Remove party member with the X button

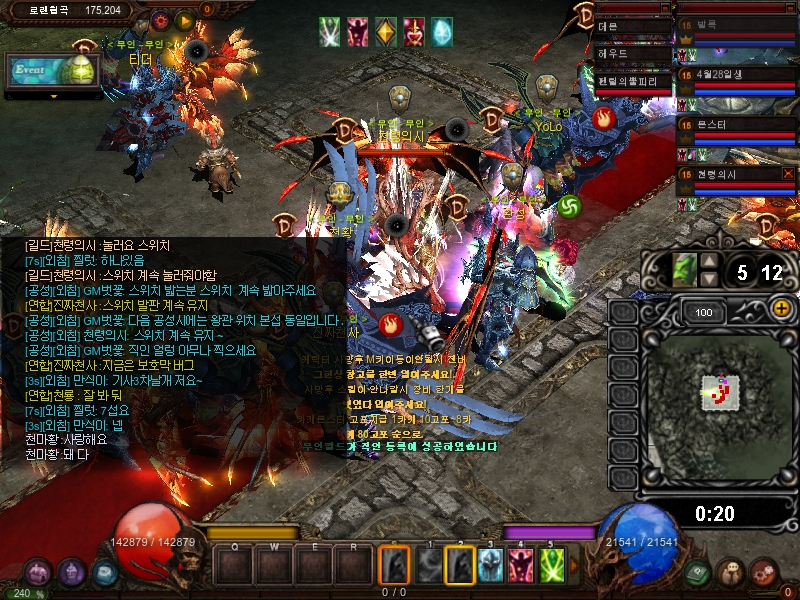789,174
